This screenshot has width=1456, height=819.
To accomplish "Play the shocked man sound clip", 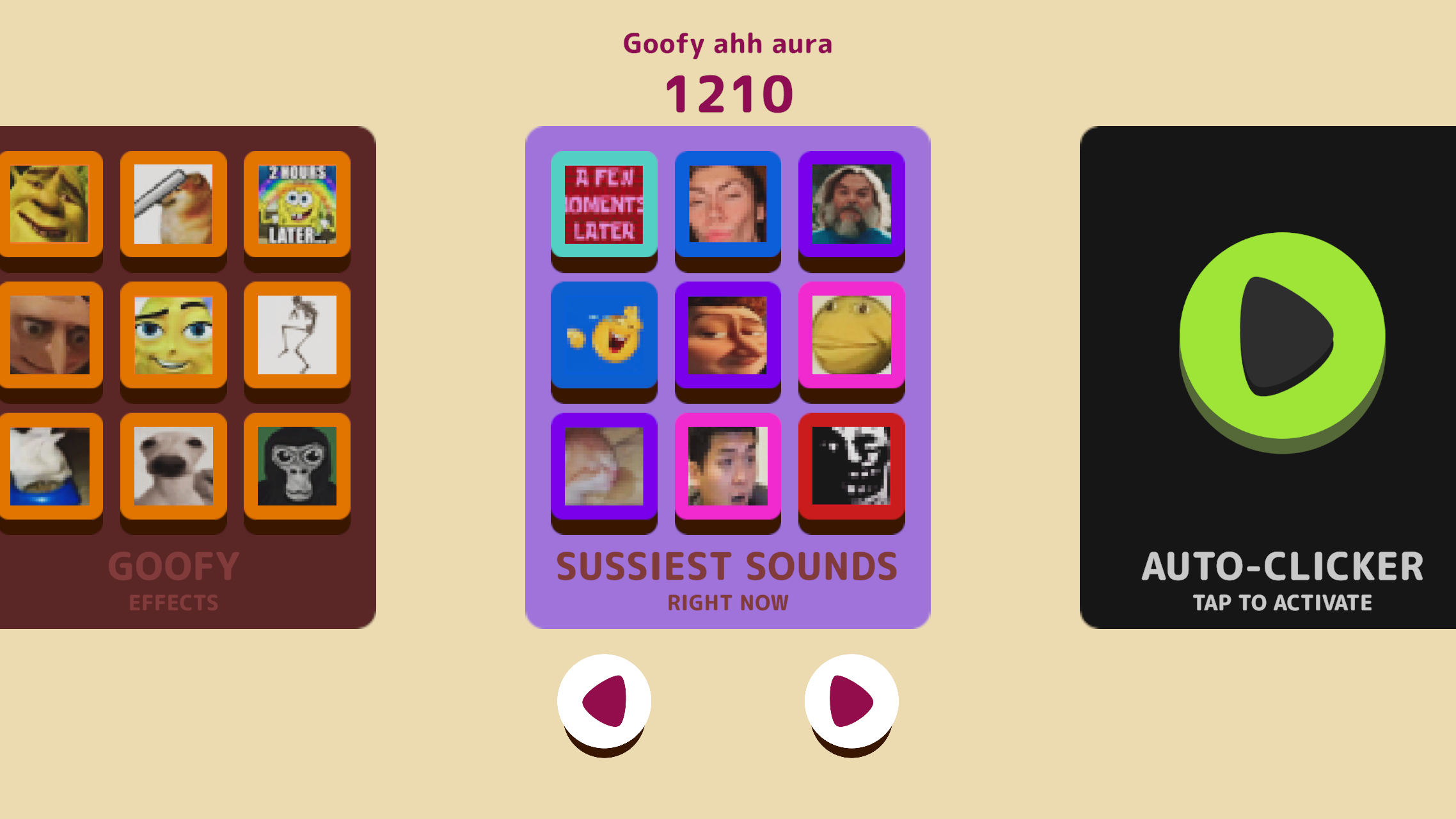I will point(727,467).
